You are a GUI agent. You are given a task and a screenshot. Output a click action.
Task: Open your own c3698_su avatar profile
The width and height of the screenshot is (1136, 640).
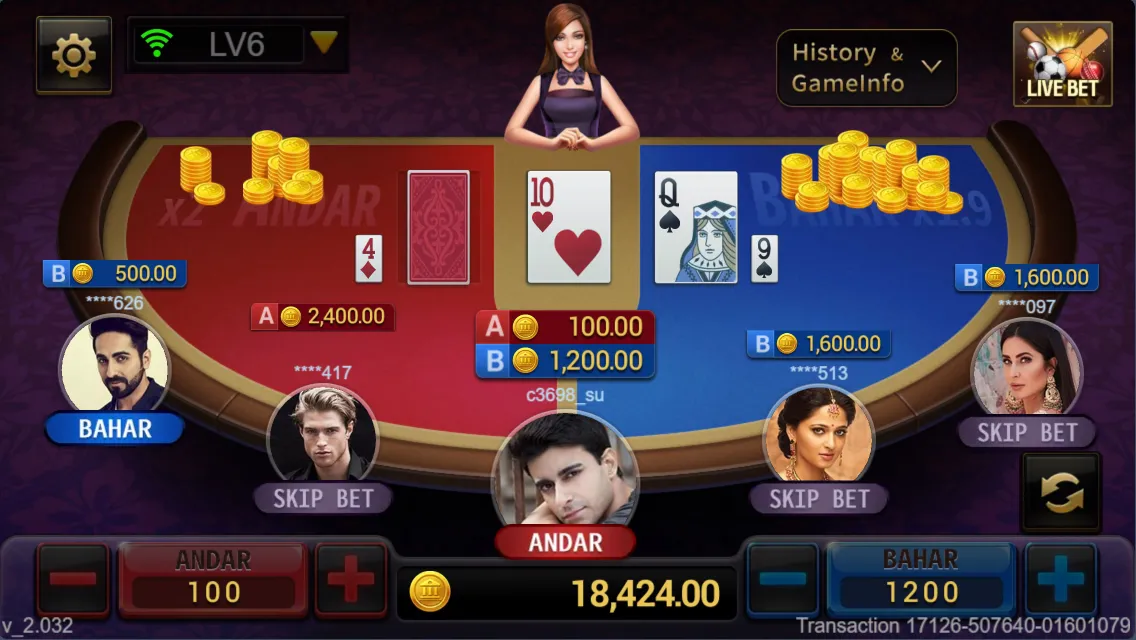[x=565, y=468]
